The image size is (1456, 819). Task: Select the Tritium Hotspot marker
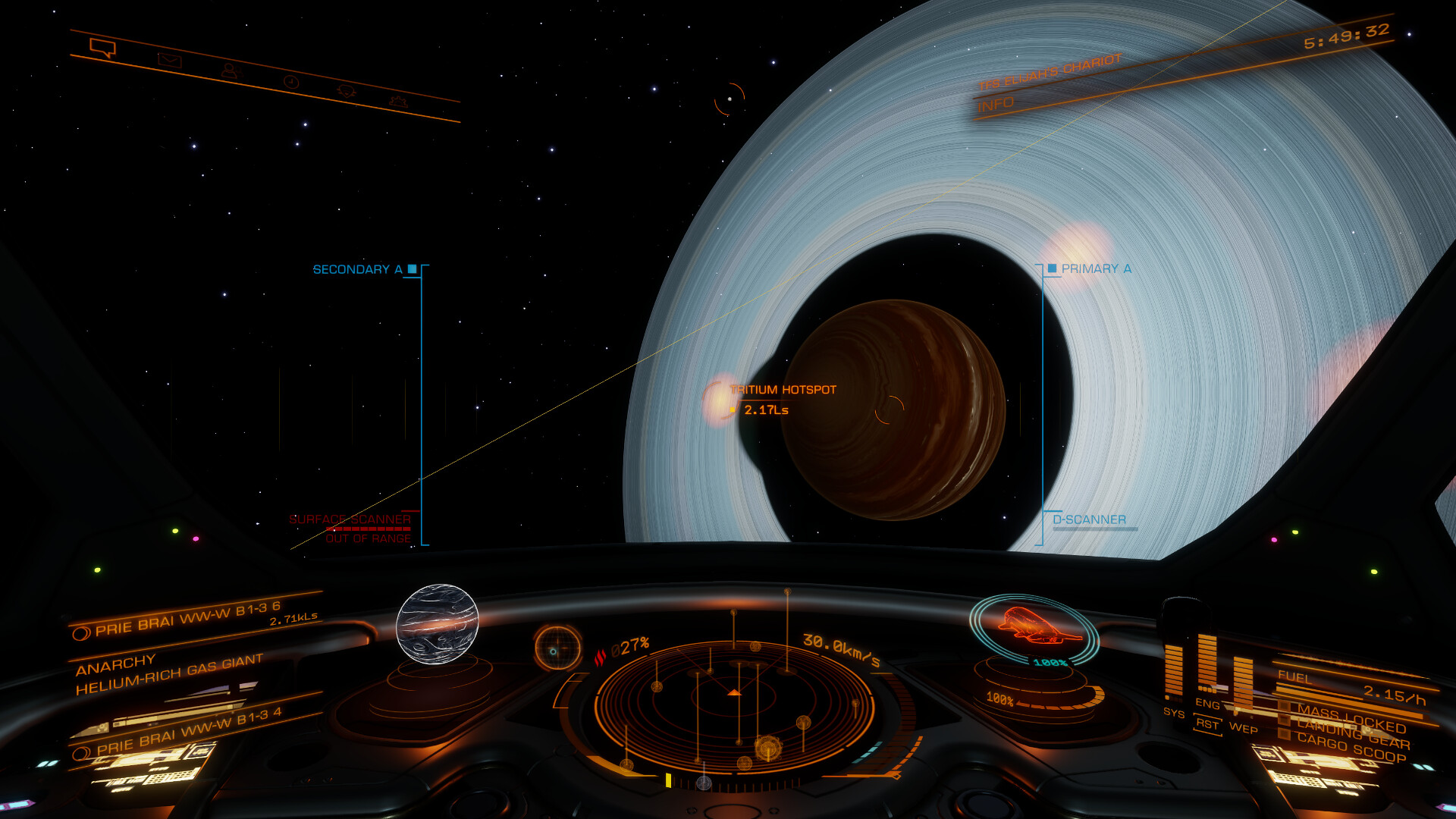pyautogui.click(x=783, y=390)
